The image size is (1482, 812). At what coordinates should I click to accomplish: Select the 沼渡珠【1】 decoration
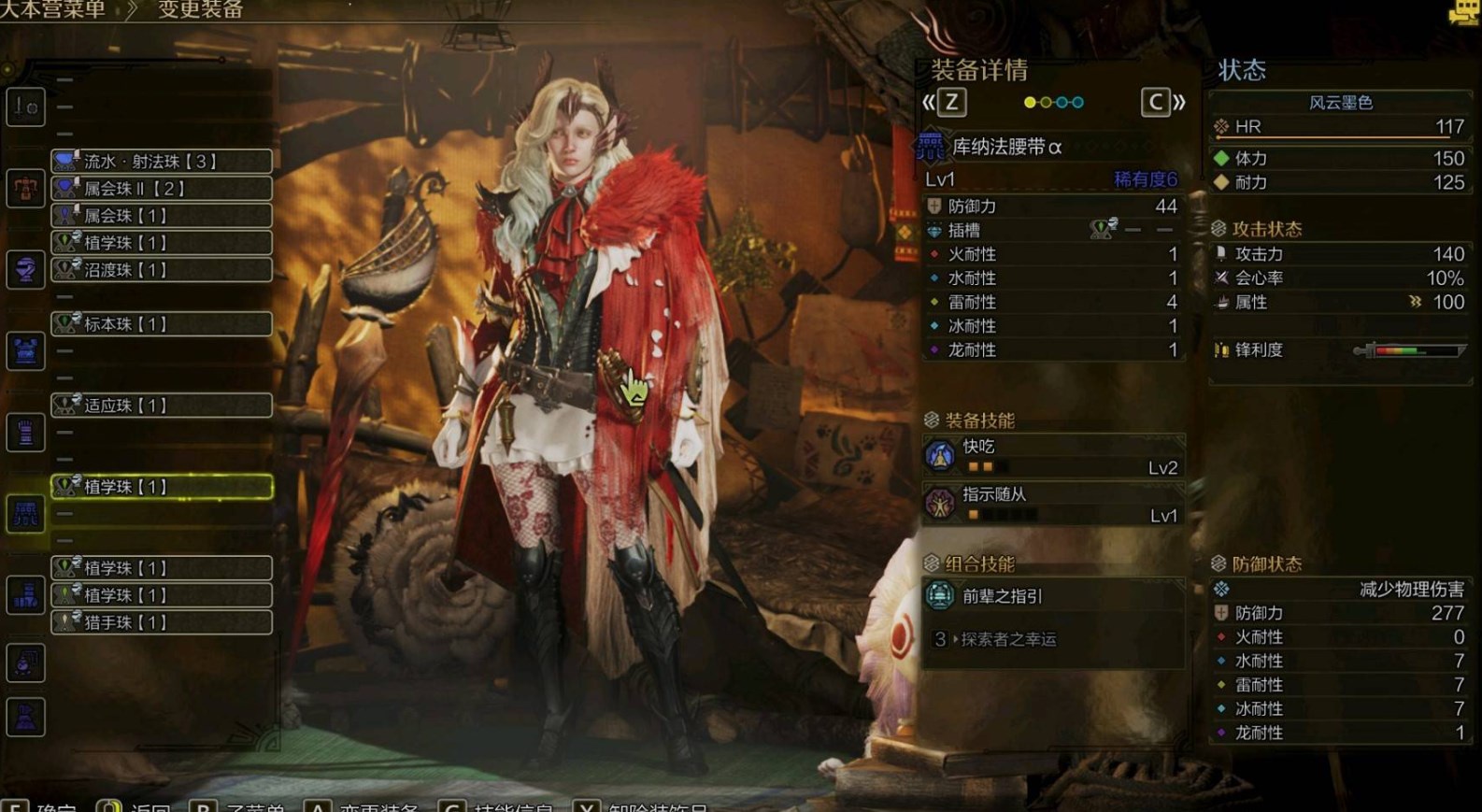tap(162, 269)
